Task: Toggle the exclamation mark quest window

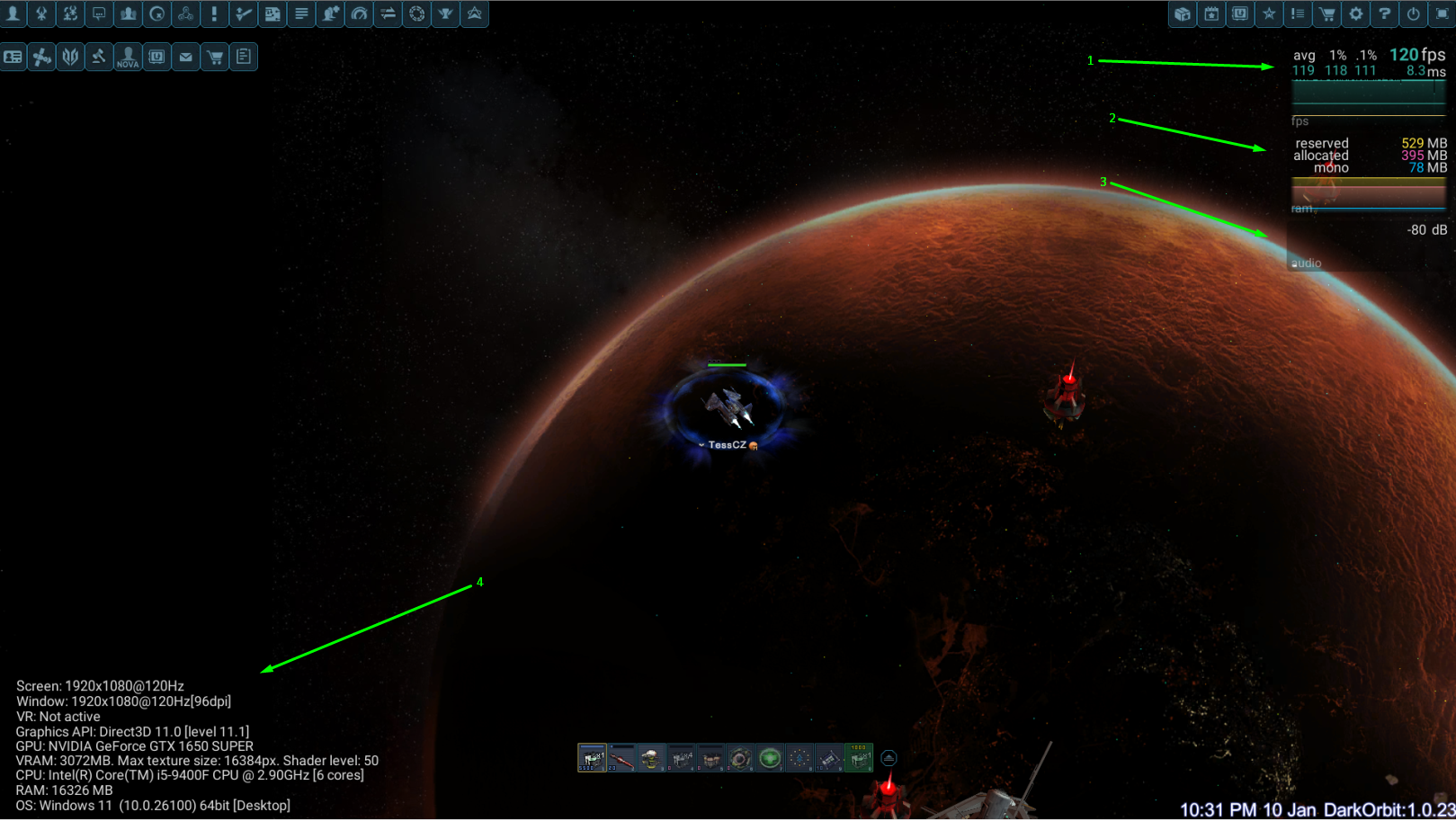Action: [214, 13]
